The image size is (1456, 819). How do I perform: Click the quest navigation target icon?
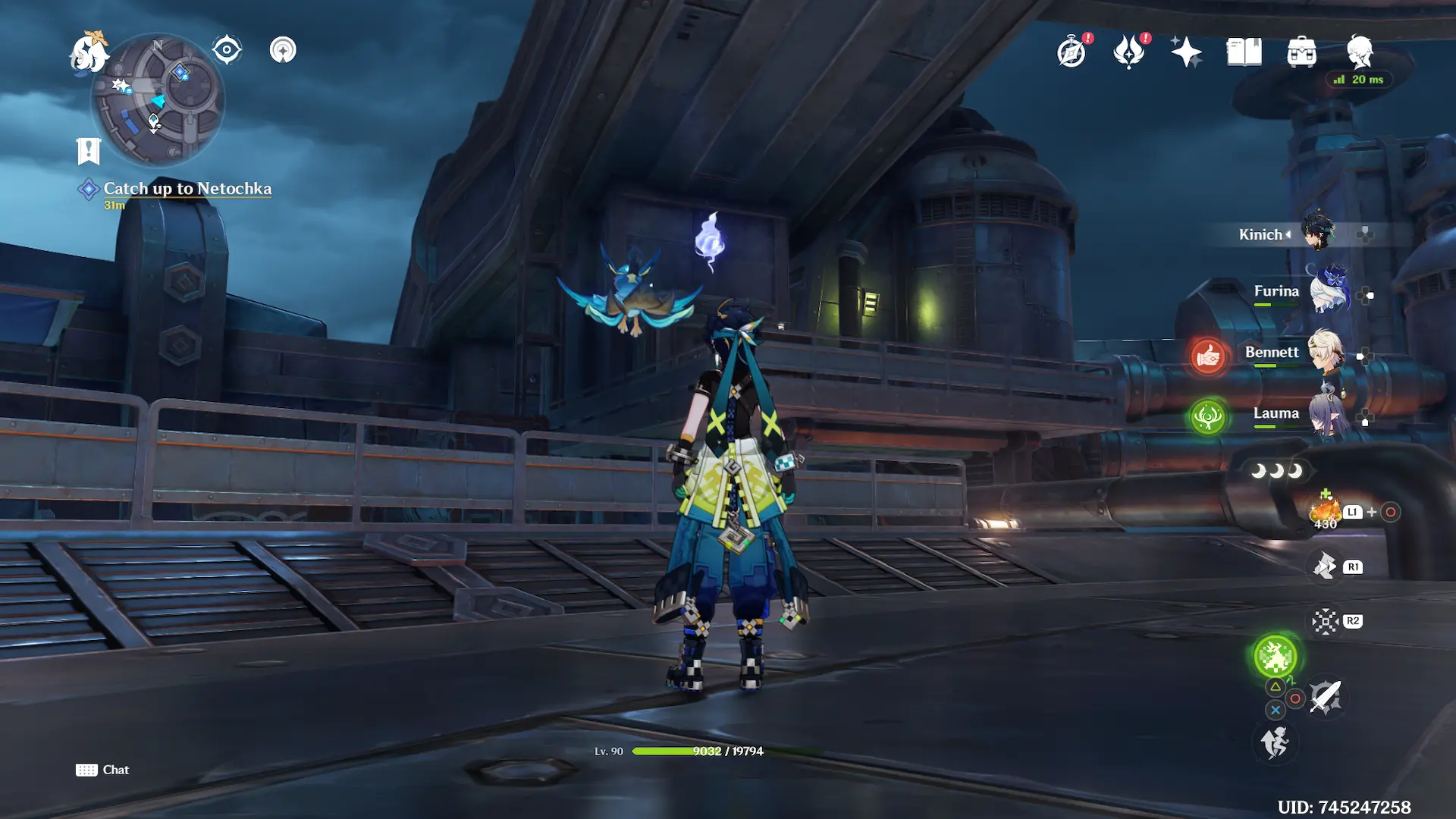[x=227, y=50]
